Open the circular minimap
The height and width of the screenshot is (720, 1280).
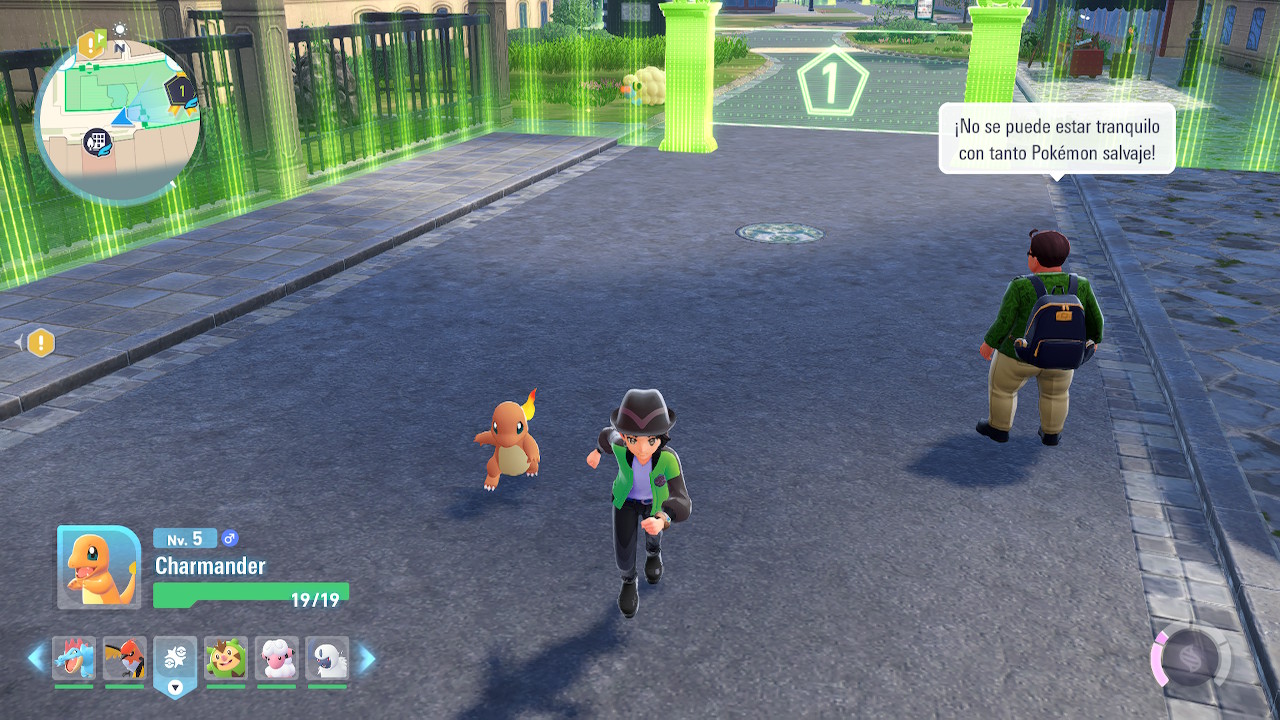(x=118, y=120)
